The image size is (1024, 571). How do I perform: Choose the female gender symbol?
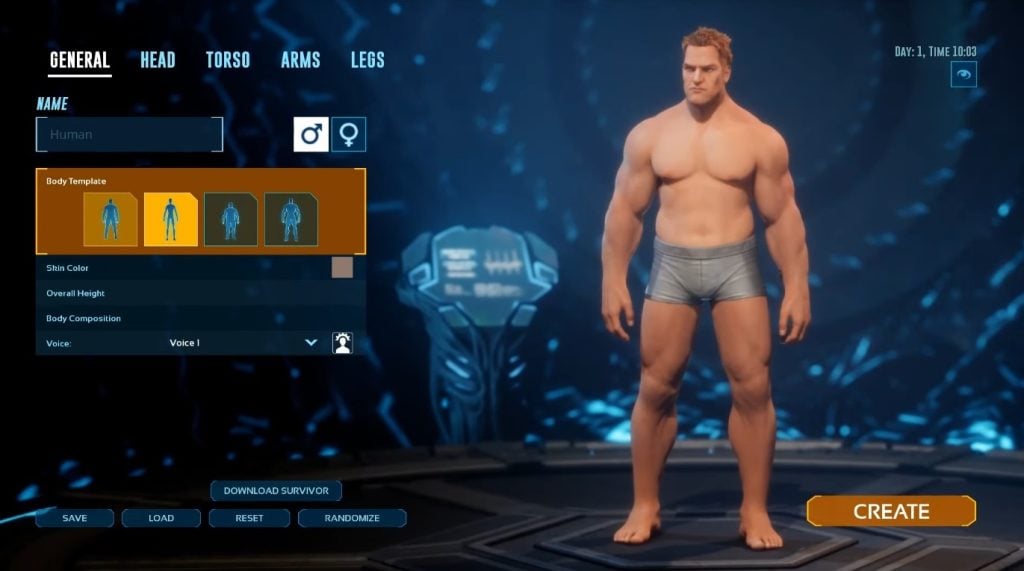tap(349, 134)
